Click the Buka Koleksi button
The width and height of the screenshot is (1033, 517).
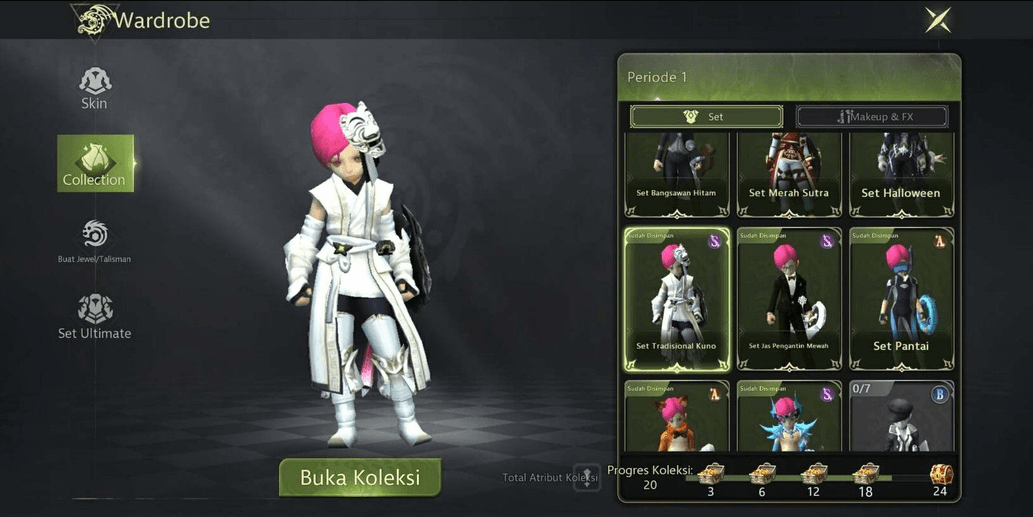[x=360, y=477]
